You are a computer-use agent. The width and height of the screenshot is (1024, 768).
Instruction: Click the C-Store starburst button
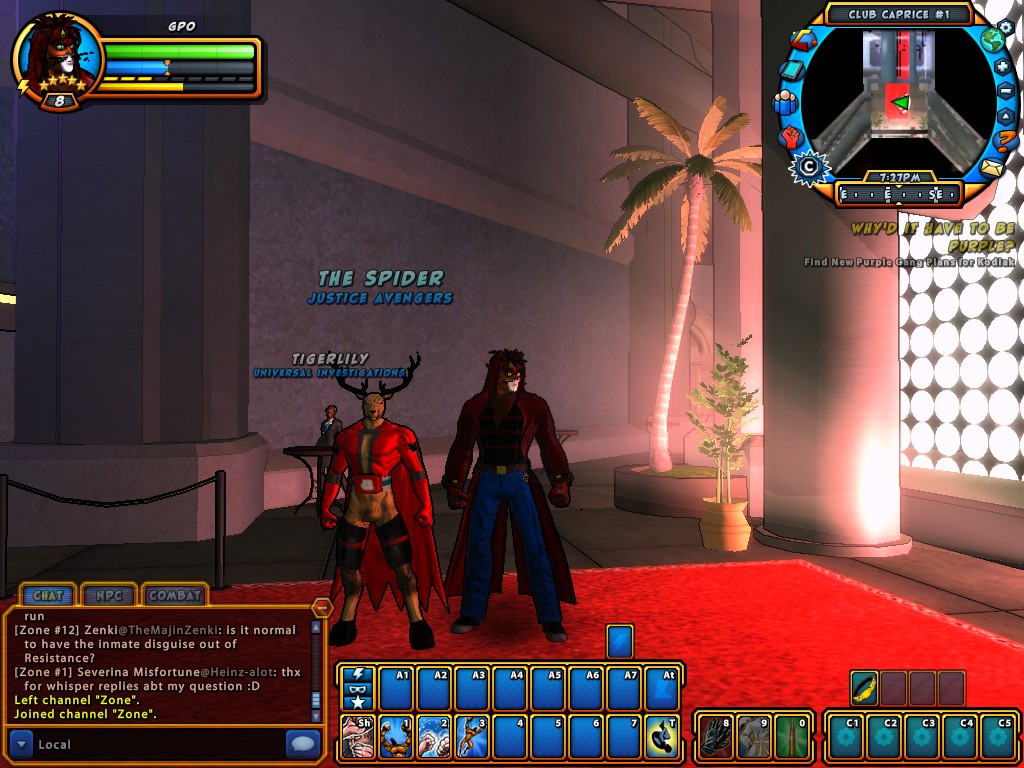[x=806, y=166]
